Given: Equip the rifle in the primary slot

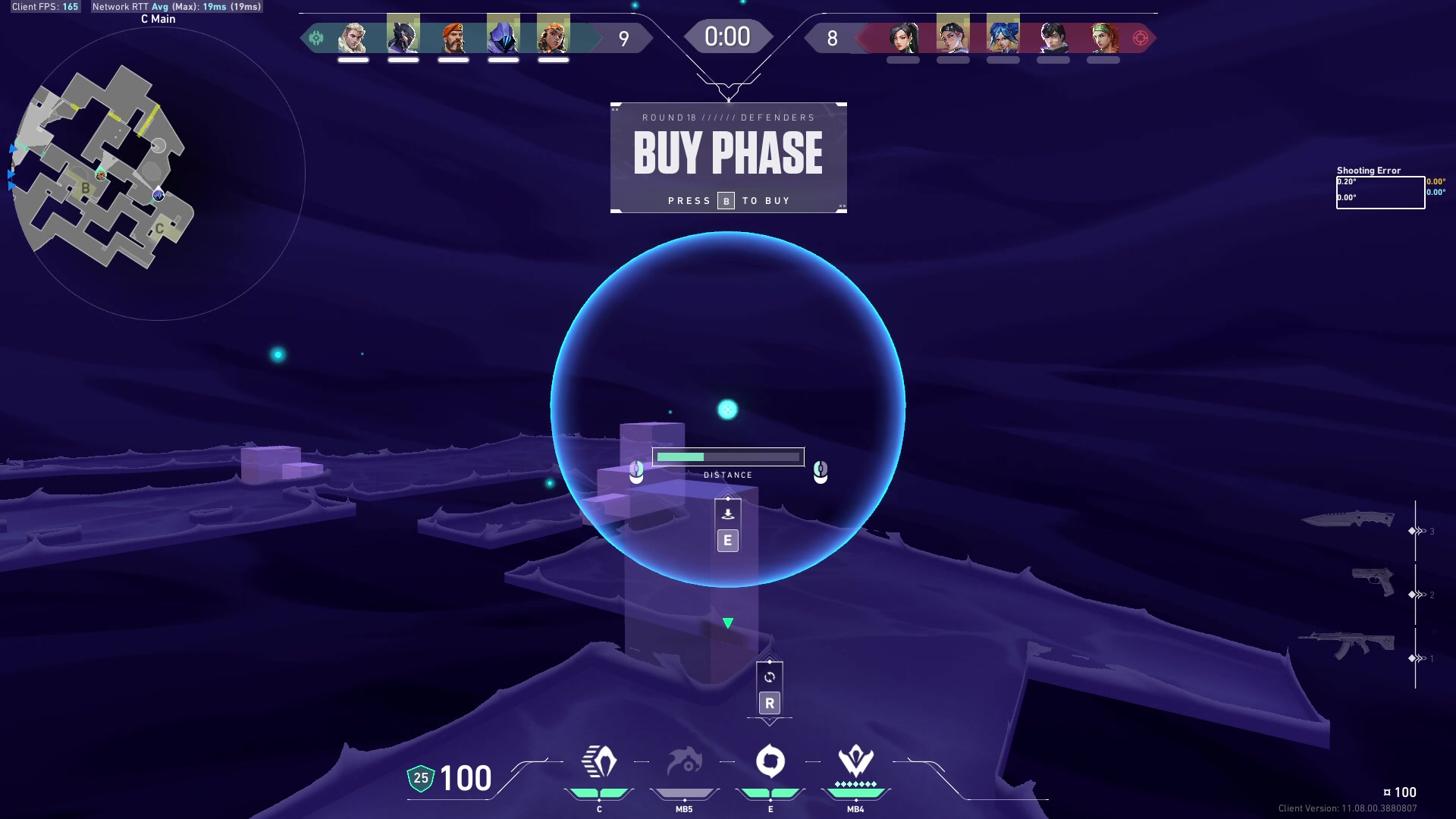Looking at the screenshot, I should point(1347,645).
